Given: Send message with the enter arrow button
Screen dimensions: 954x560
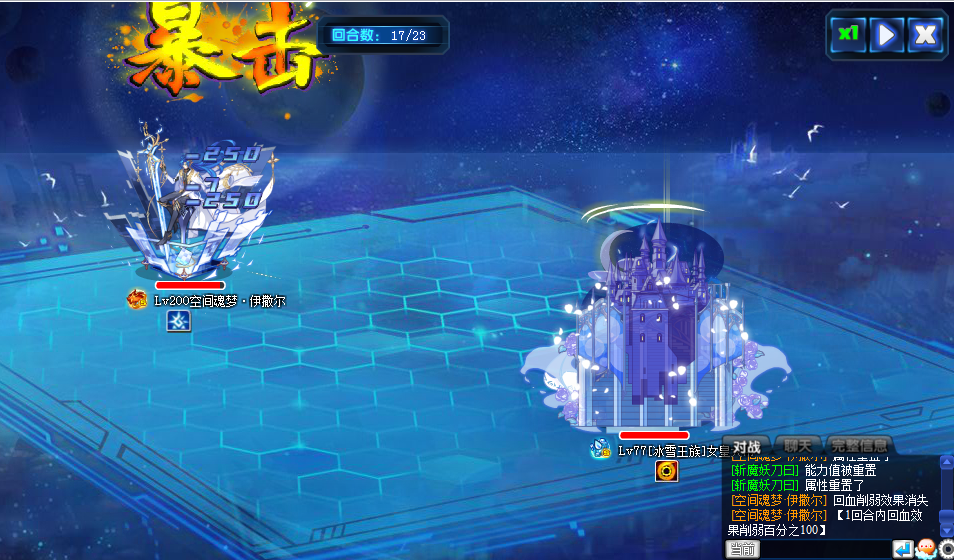Looking at the screenshot, I should [902, 549].
